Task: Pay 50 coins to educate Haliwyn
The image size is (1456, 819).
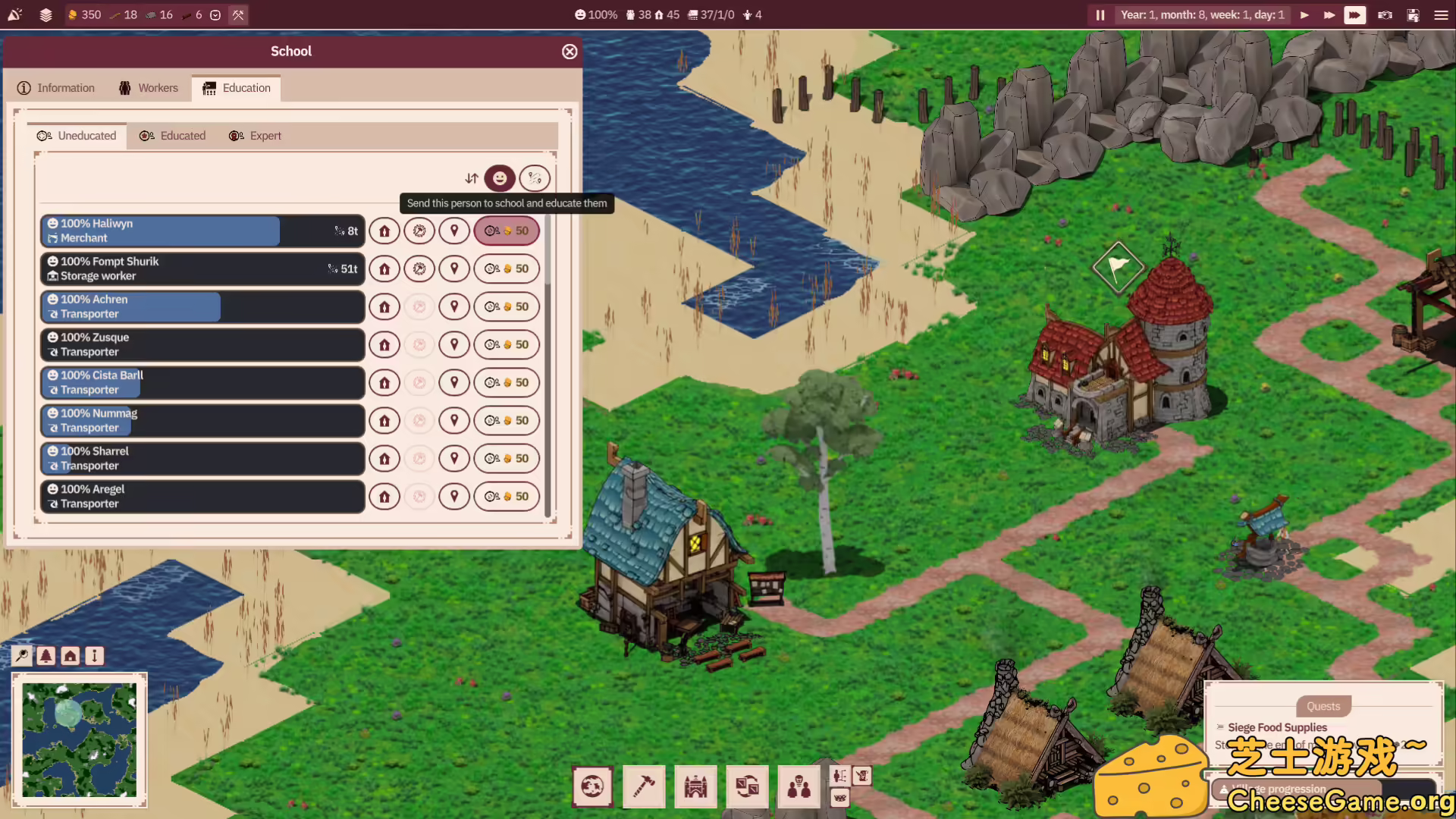Action: pyautogui.click(x=507, y=231)
